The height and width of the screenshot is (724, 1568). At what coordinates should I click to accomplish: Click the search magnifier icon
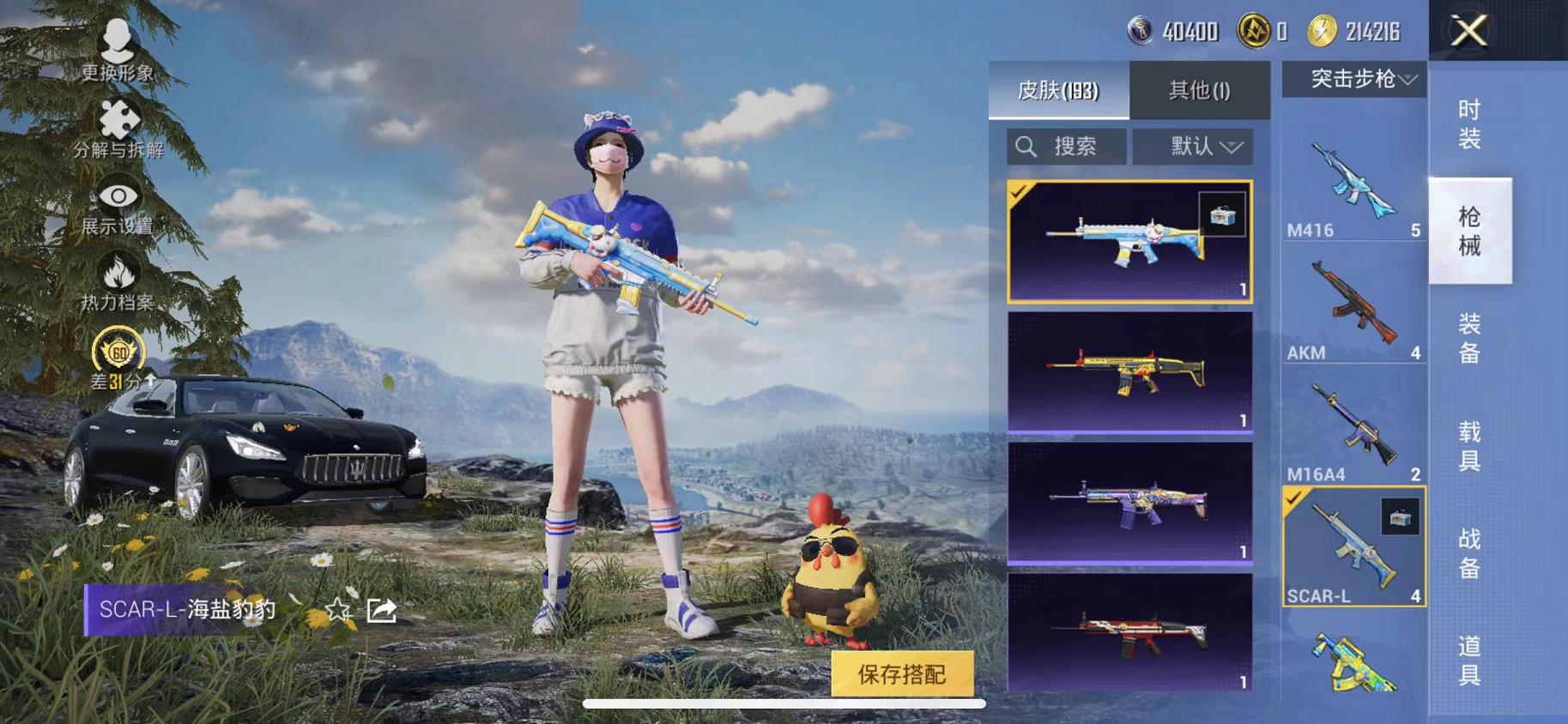[x=1025, y=146]
